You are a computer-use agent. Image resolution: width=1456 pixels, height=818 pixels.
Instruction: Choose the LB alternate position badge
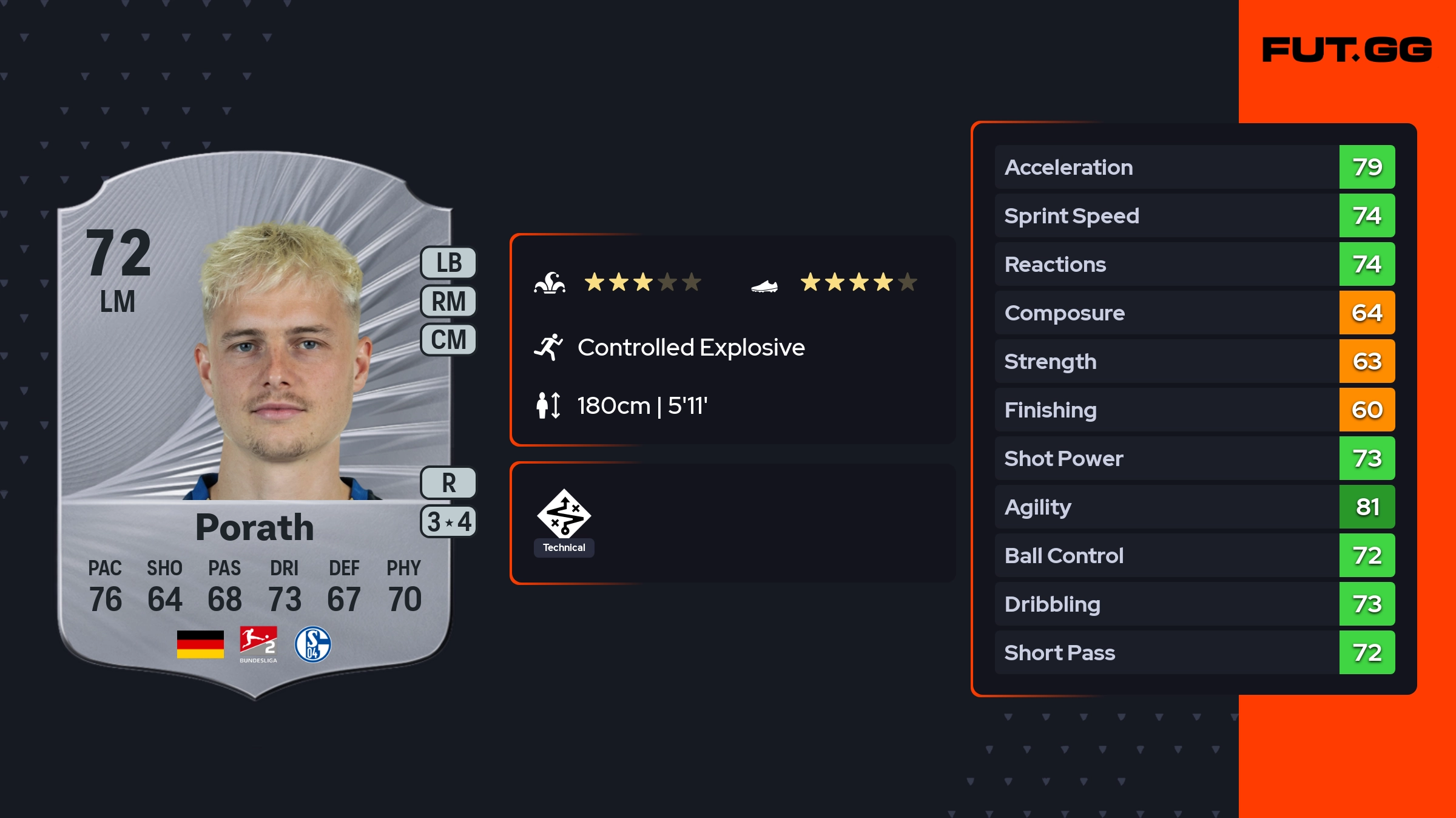click(449, 263)
